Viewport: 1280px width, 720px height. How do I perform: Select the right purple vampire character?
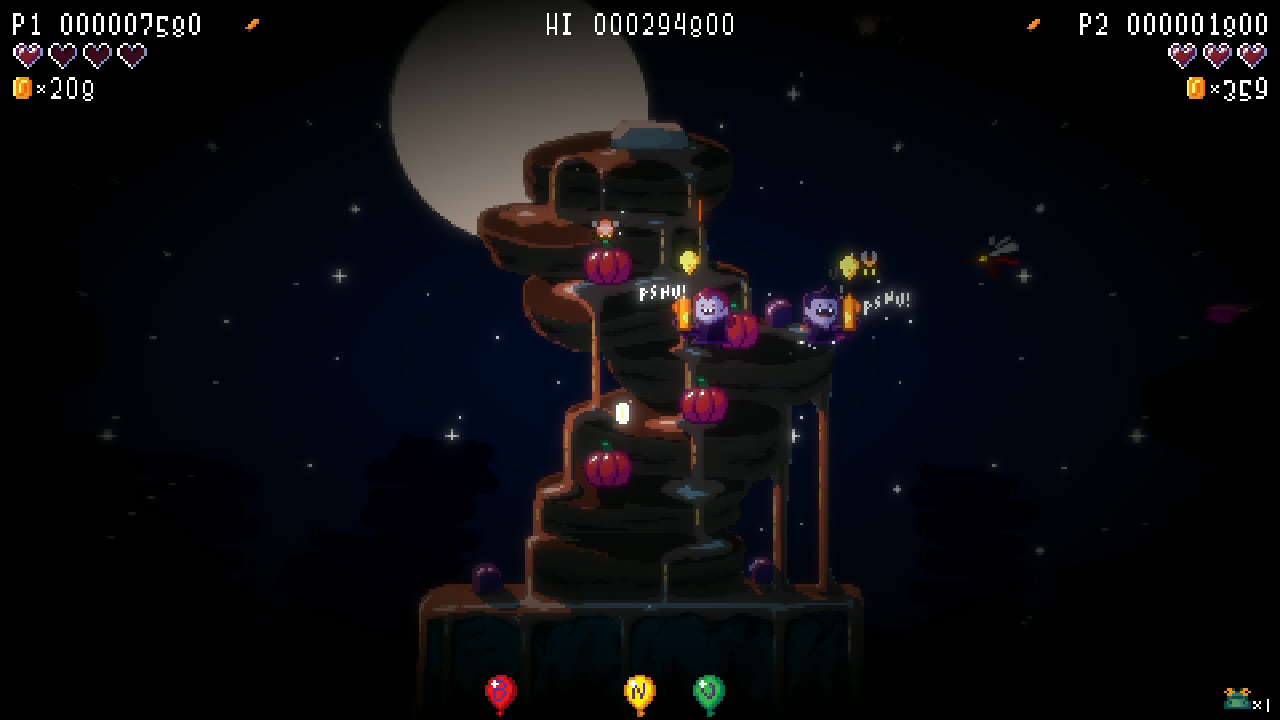coord(820,310)
